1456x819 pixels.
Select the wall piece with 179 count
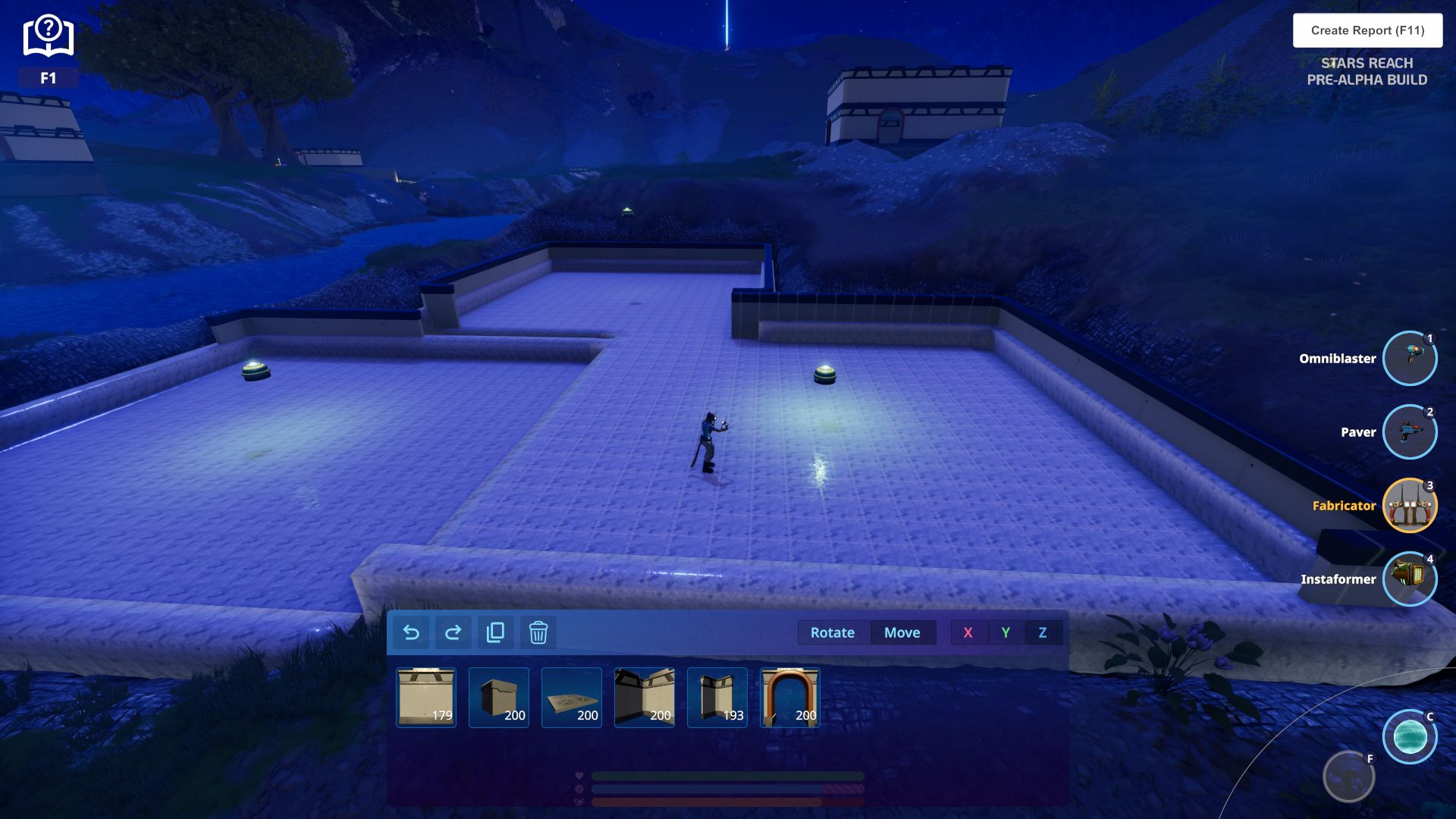pyautogui.click(x=426, y=698)
